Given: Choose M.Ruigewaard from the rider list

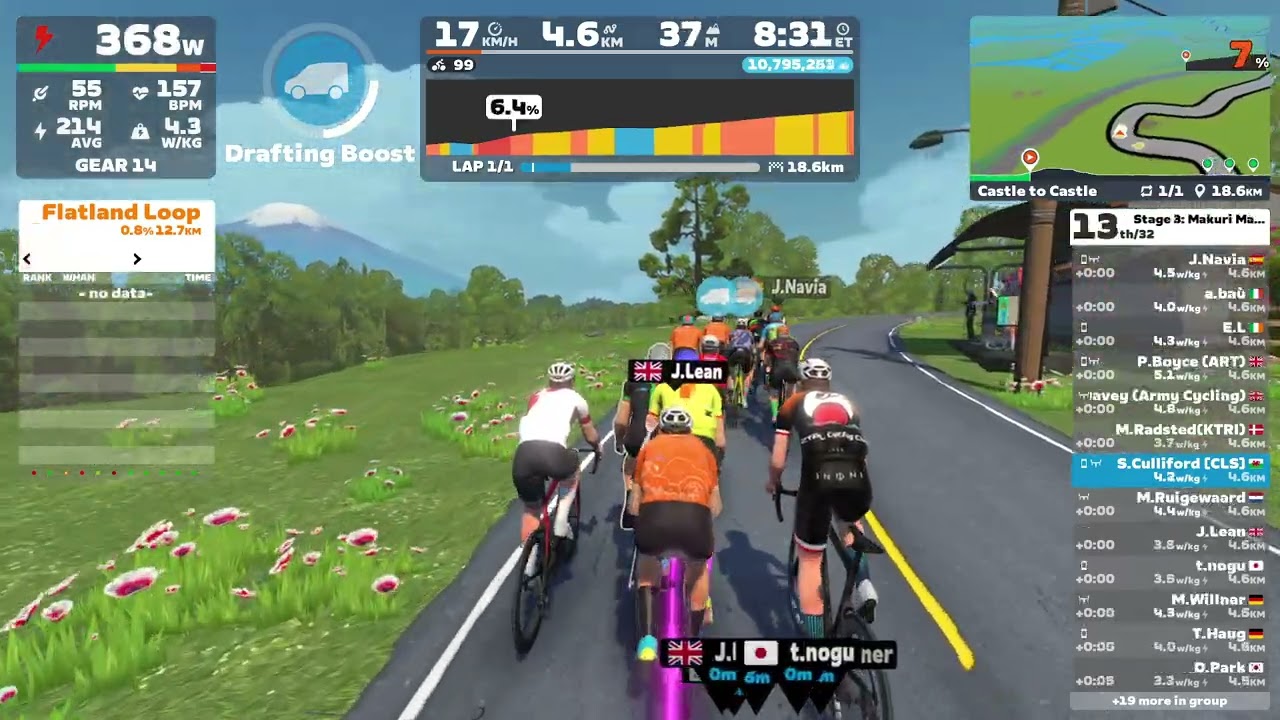Looking at the screenshot, I should coord(1170,504).
